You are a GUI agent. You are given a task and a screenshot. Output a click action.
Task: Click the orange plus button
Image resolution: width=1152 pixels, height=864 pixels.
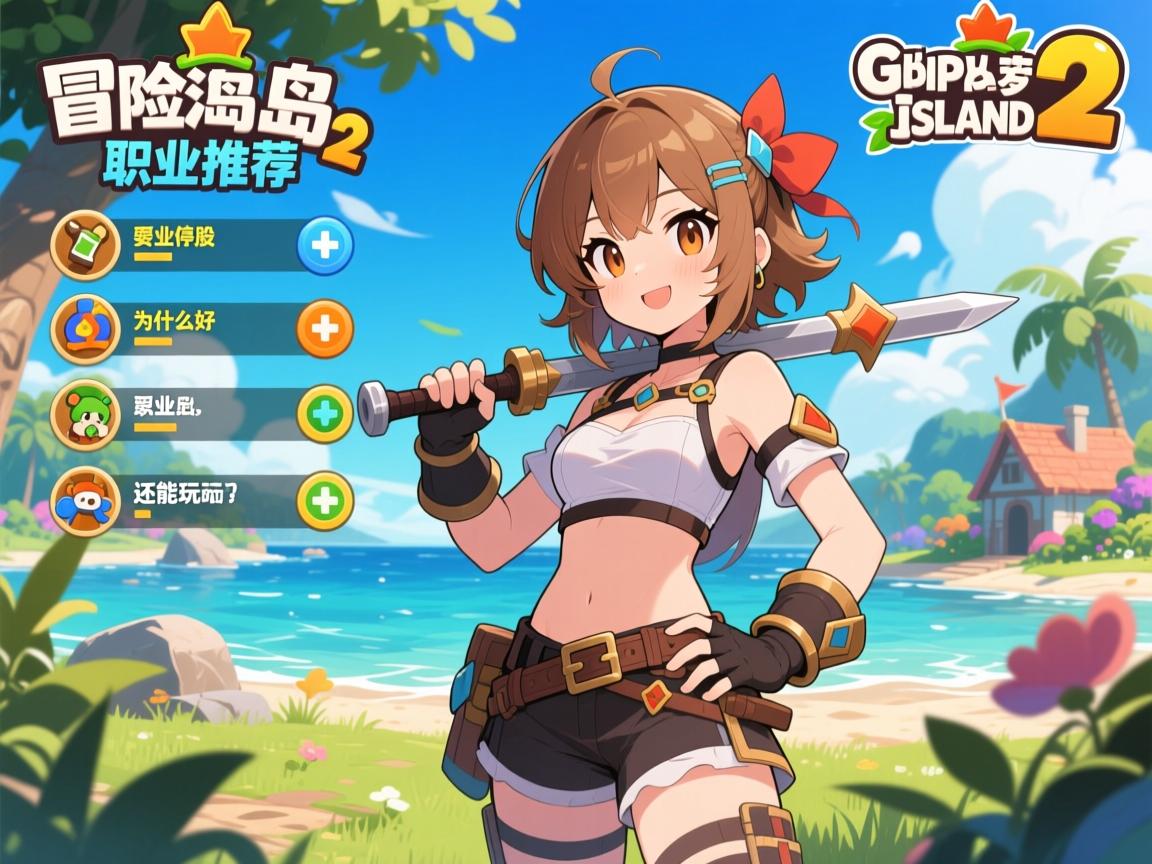point(326,328)
